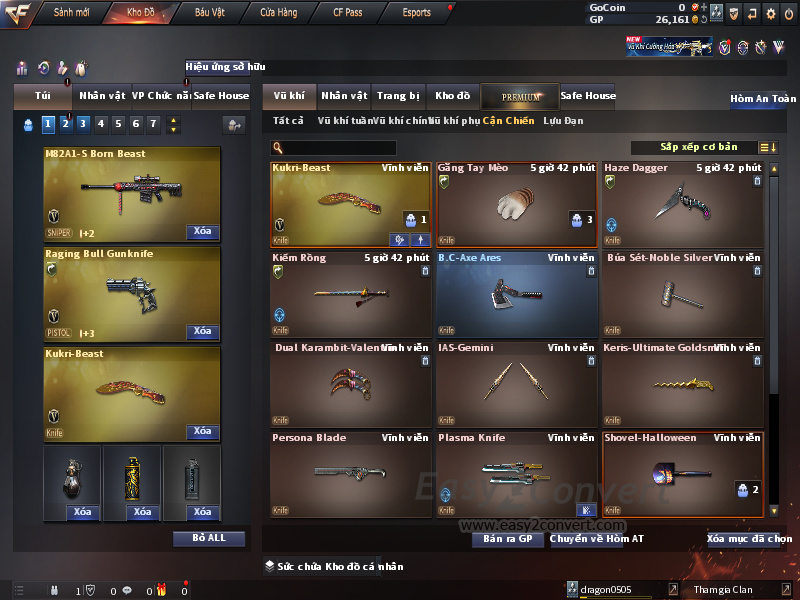Choose the Kiếm Rồng sword item
Image resolution: width=800 pixels, height=600 pixels.
351,295
